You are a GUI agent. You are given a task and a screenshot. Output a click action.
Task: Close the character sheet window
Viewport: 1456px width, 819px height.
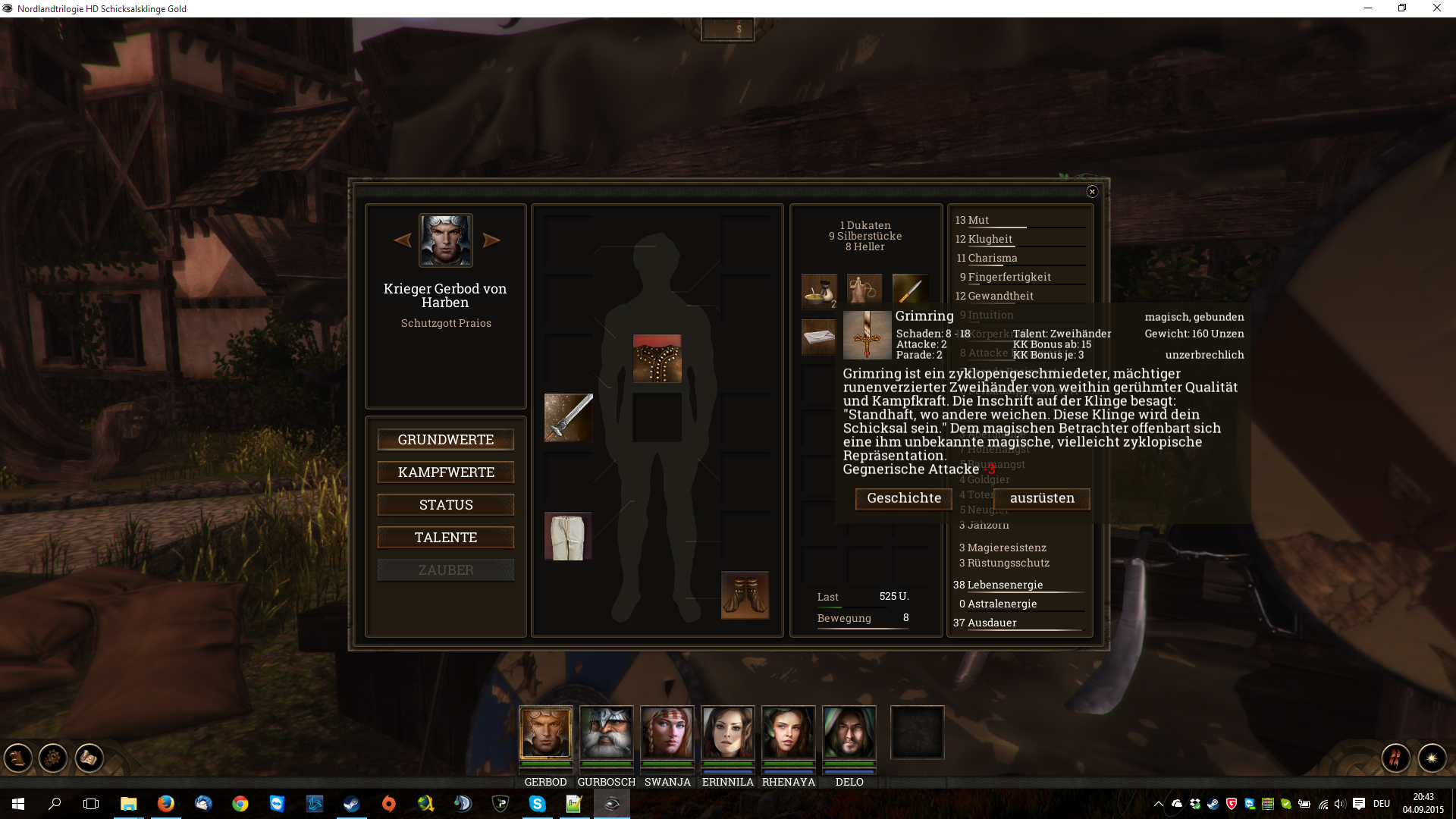coord(1092,192)
